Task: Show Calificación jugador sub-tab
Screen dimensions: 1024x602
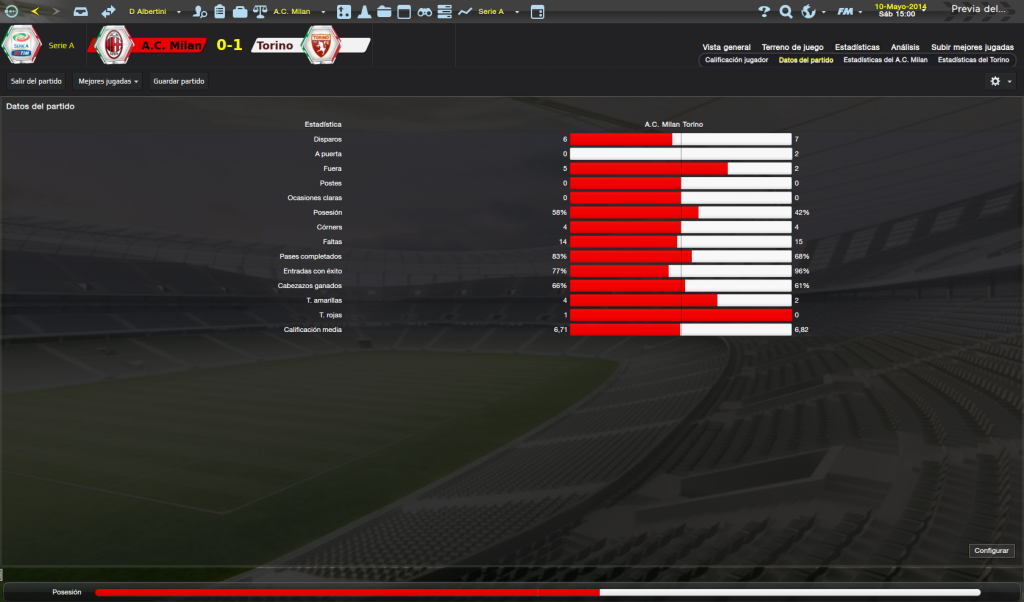Action: point(736,60)
